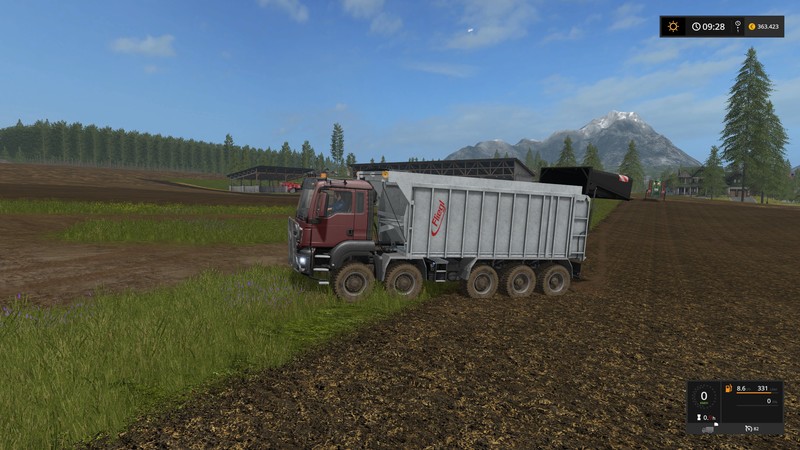Image resolution: width=800 pixels, height=450 pixels.
Task: Click the sun weather icon
Action: click(x=674, y=26)
